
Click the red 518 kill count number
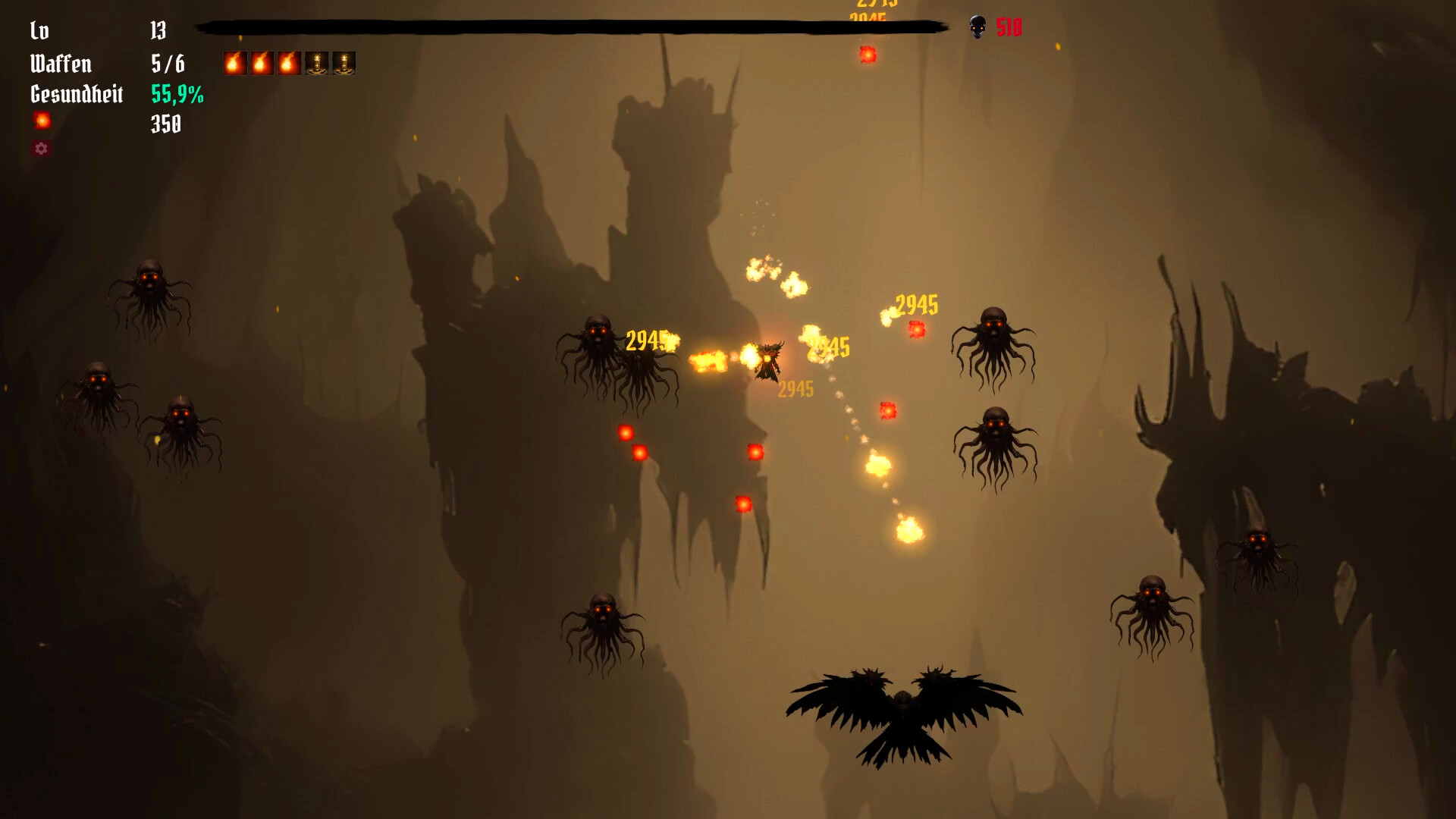point(1007,28)
